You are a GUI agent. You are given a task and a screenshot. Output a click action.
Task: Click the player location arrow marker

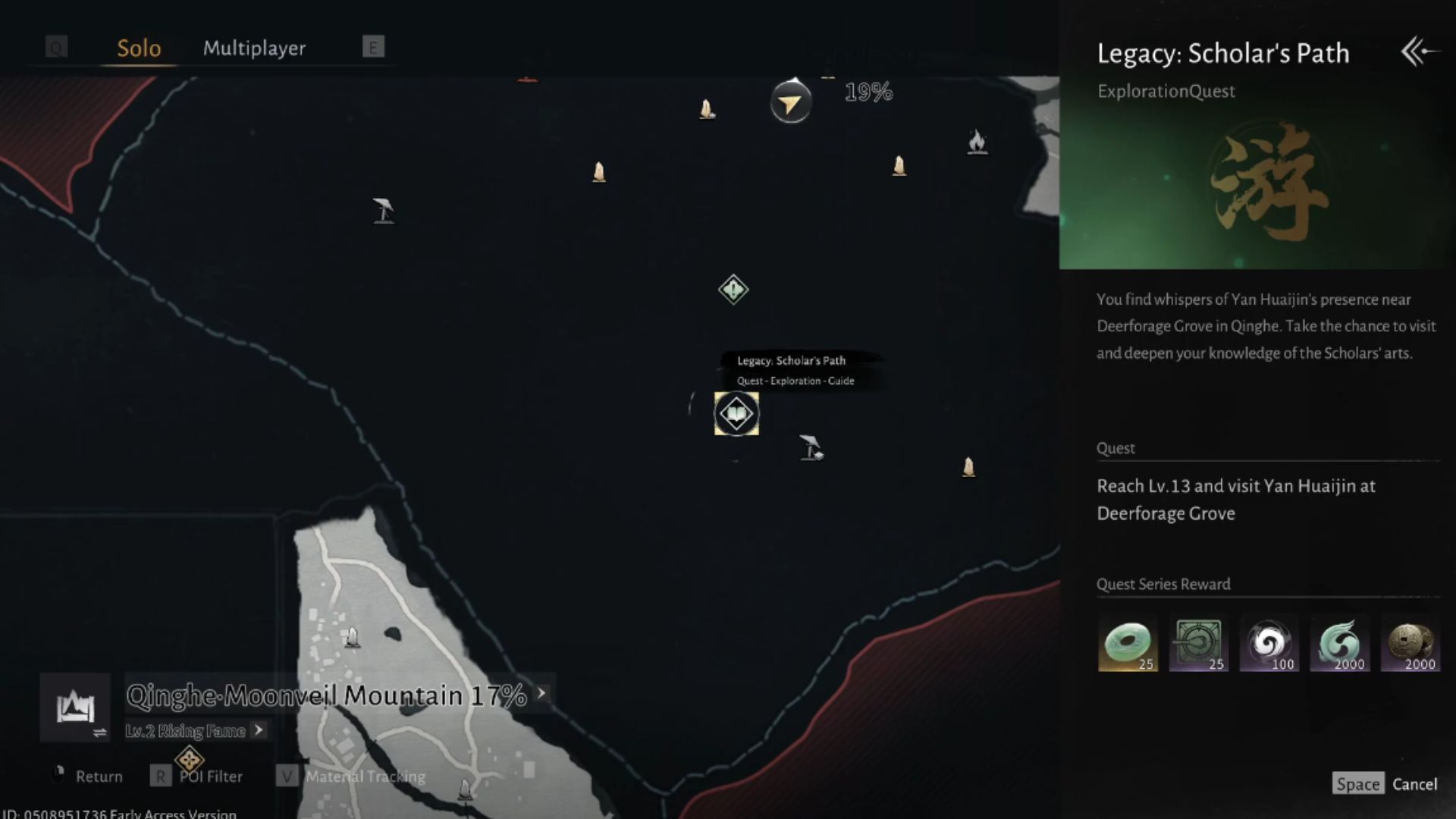click(790, 102)
